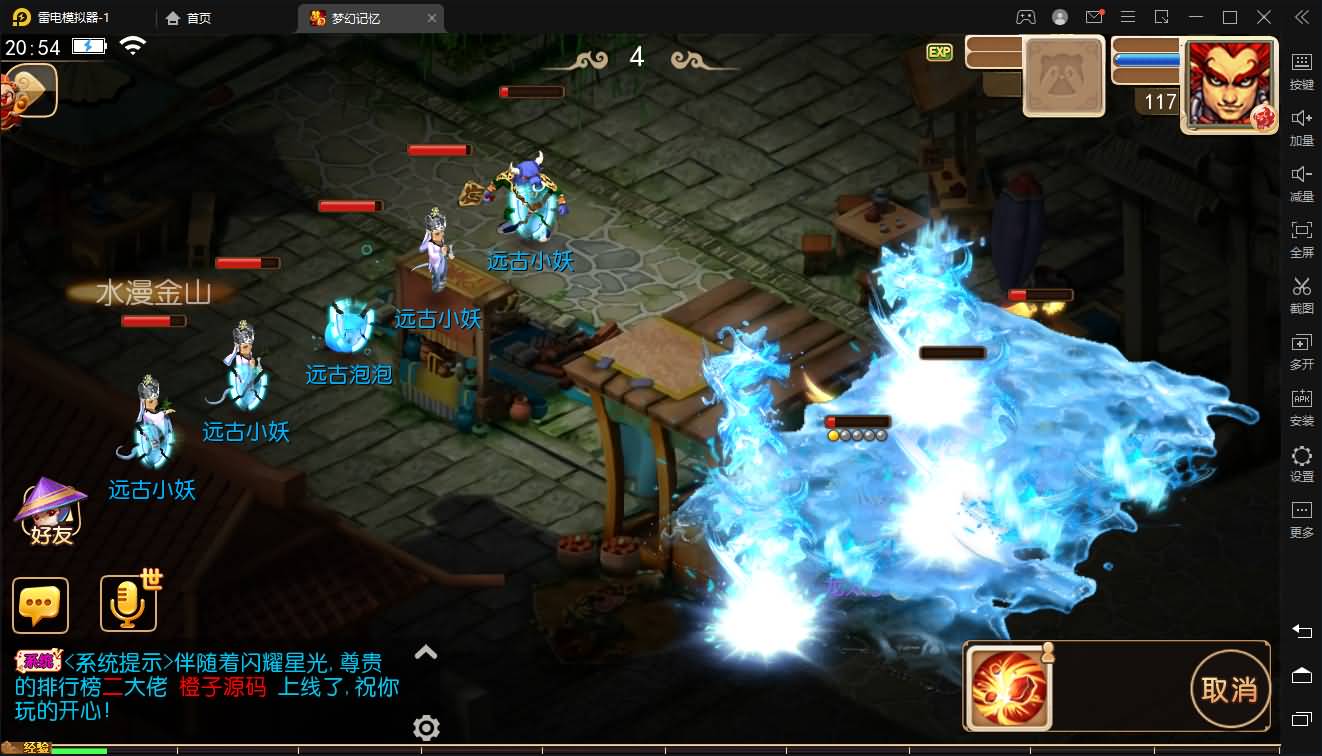Switch to the 首页 home tab
Screen dimensions: 1322x756
point(189,18)
